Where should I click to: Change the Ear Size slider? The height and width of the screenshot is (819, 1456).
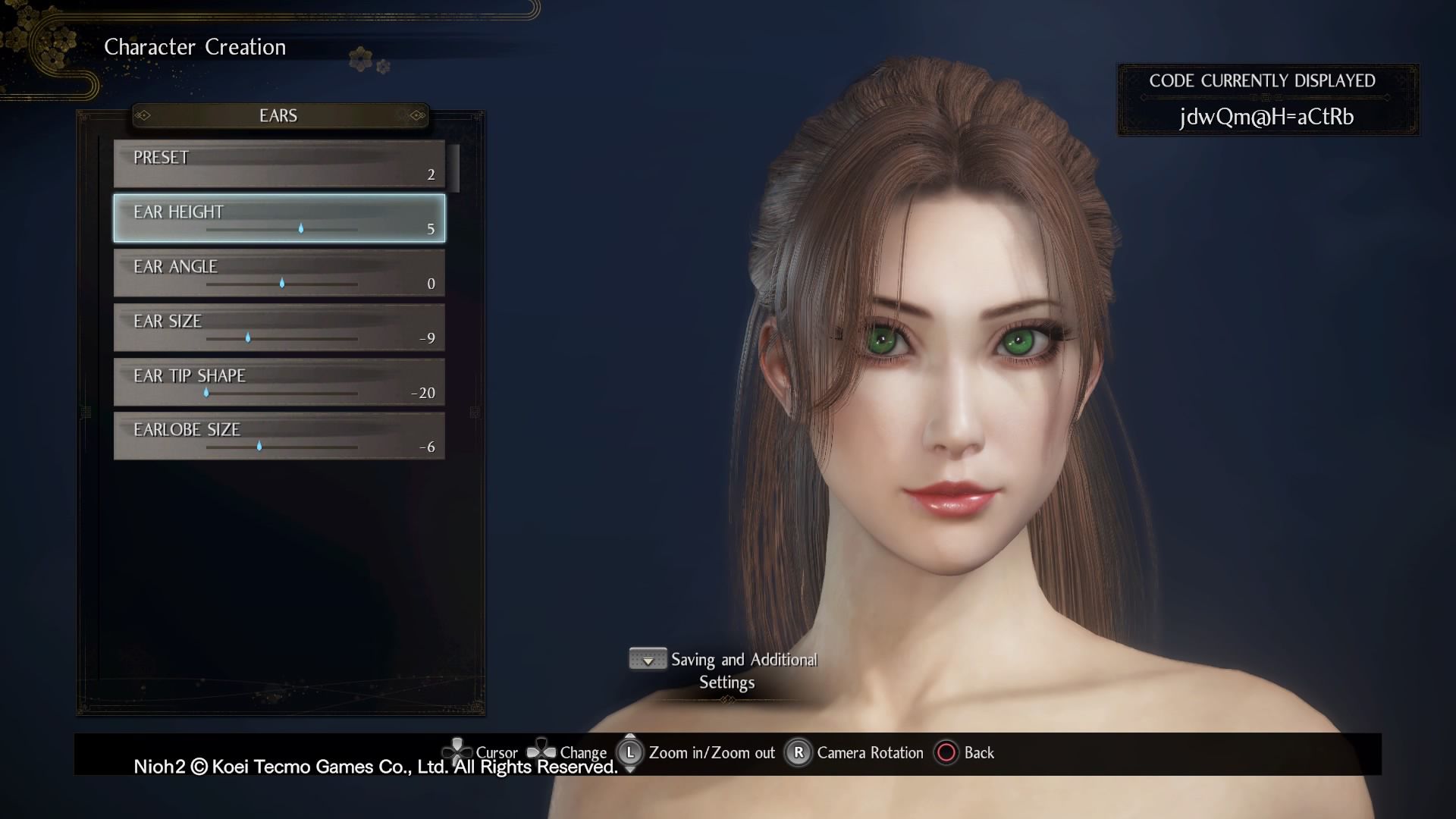(x=248, y=337)
